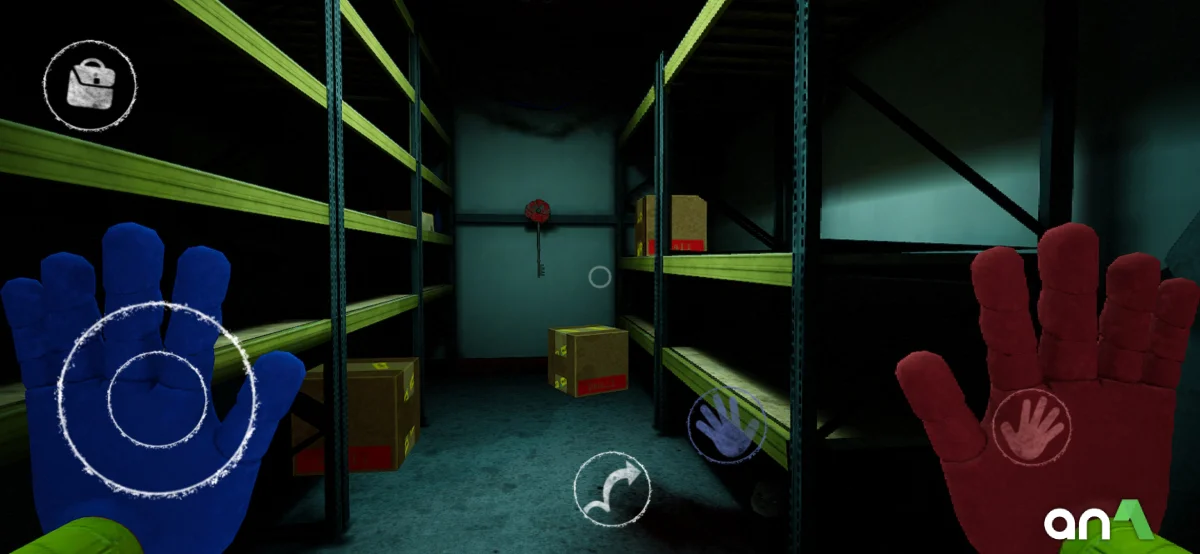Activate the jump arrow button
1200x554 pixels.
click(x=612, y=491)
